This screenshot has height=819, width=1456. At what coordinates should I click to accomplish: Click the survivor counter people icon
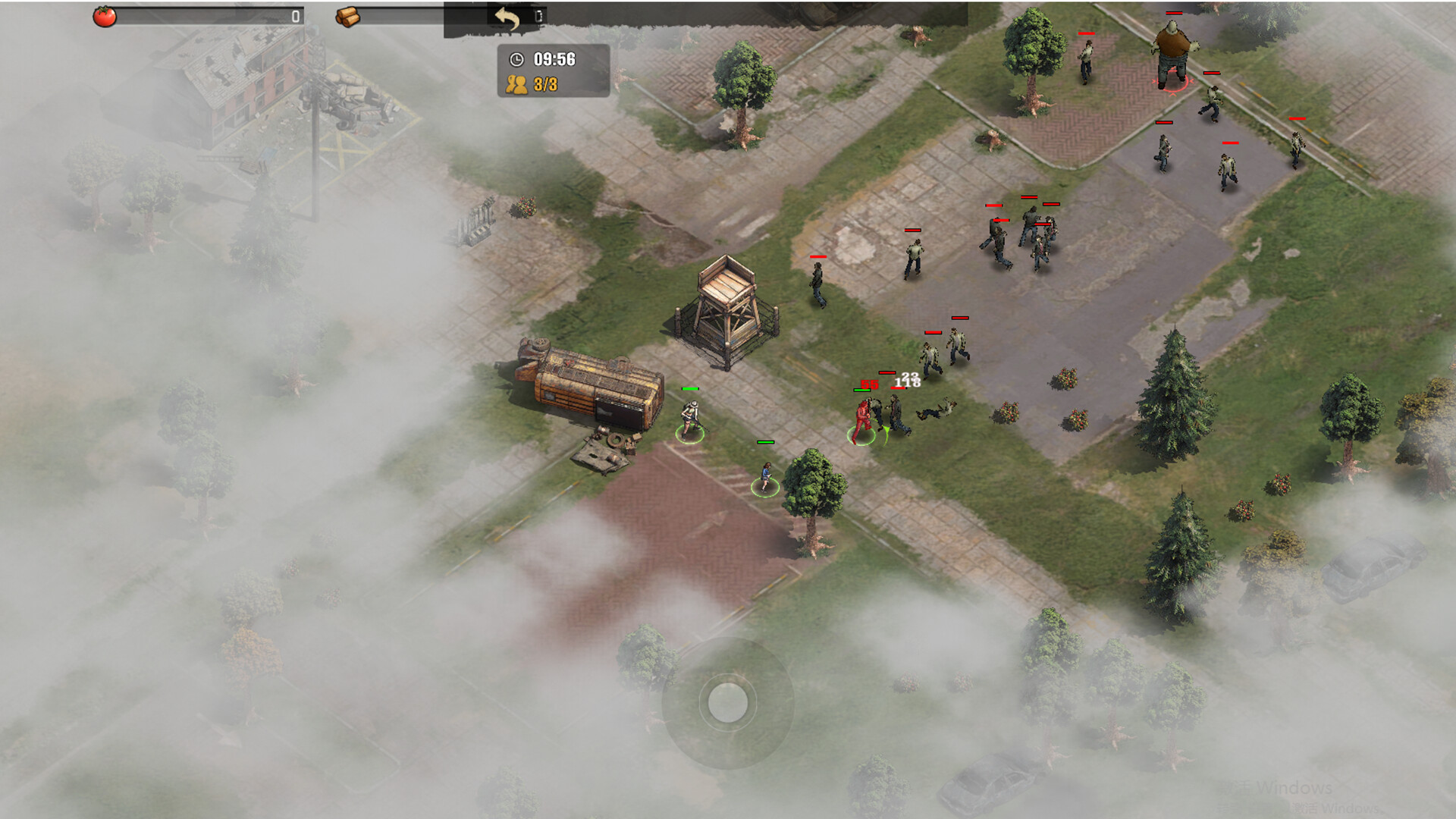(x=516, y=84)
